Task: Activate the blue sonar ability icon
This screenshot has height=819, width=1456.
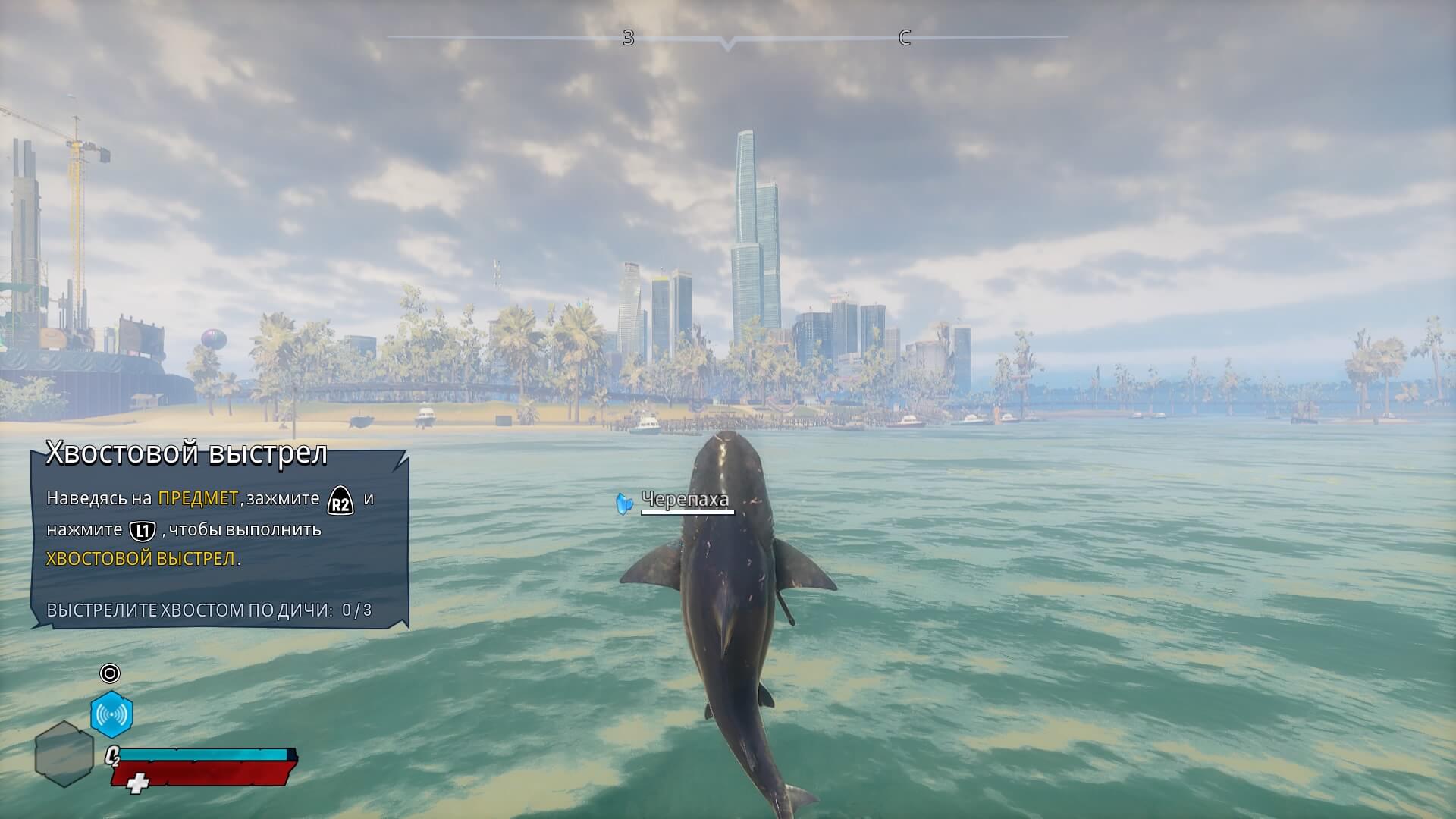Action: click(x=111, y=714)
